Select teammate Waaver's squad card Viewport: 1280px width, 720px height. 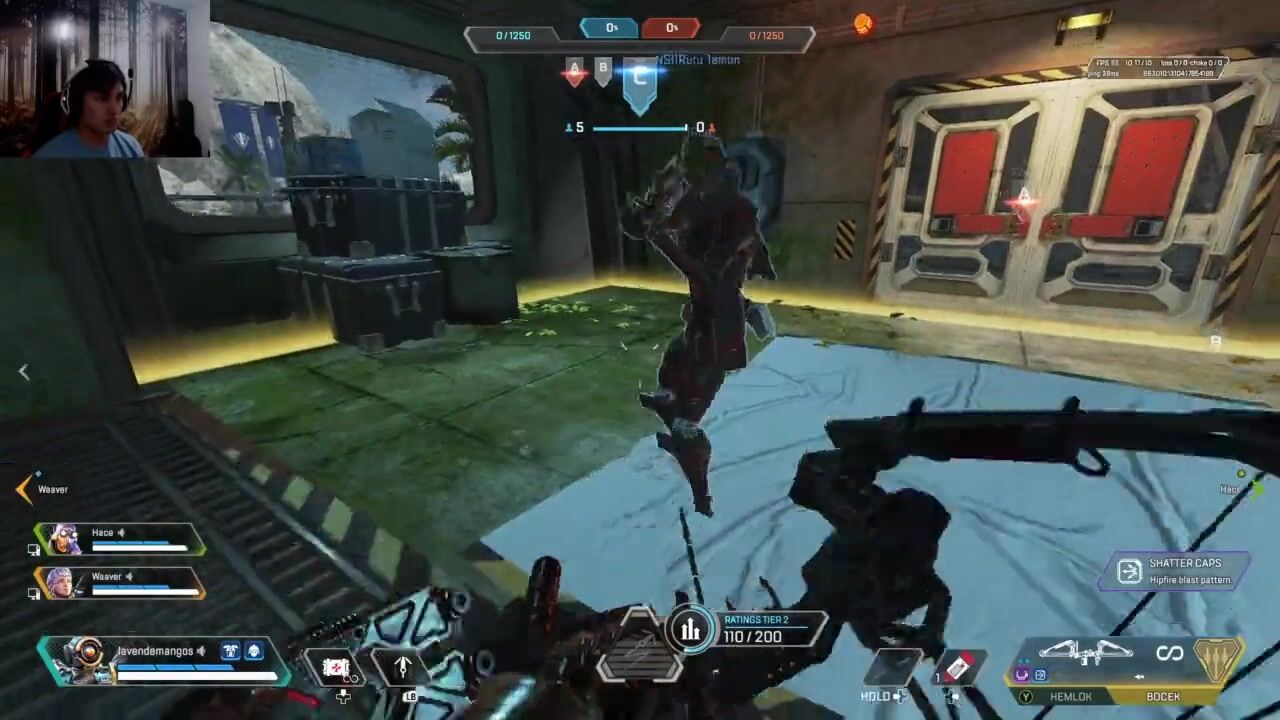coord(120,583)
